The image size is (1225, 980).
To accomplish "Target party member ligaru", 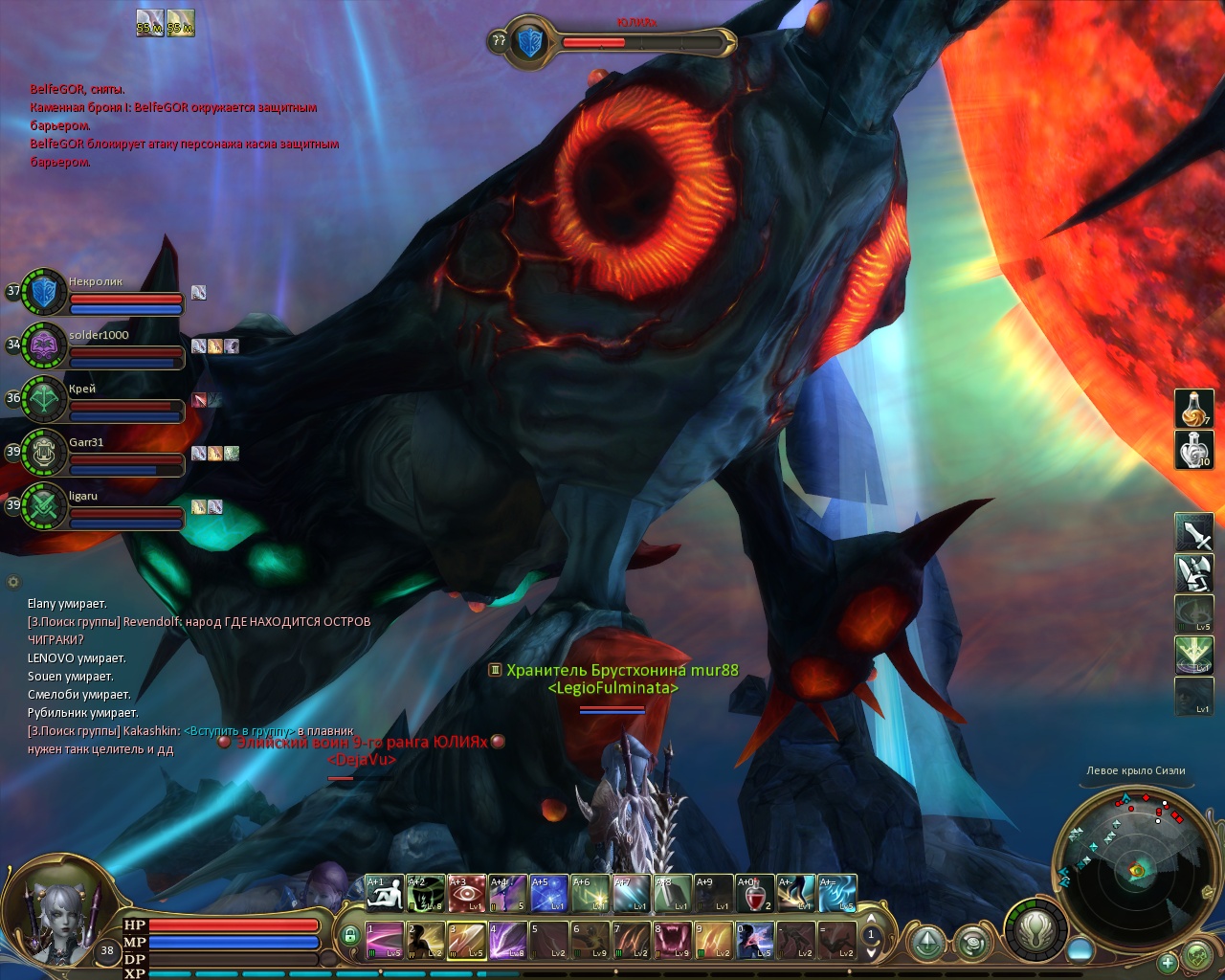I will click(44, 506).
